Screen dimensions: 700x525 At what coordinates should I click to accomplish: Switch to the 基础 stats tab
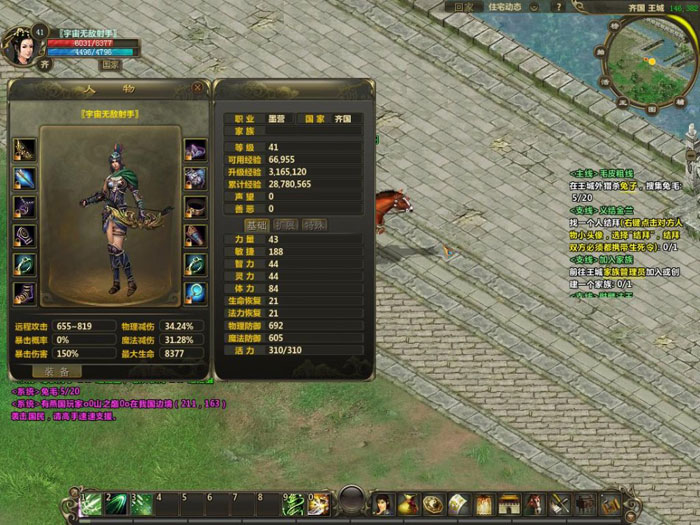tap(257, 225)
